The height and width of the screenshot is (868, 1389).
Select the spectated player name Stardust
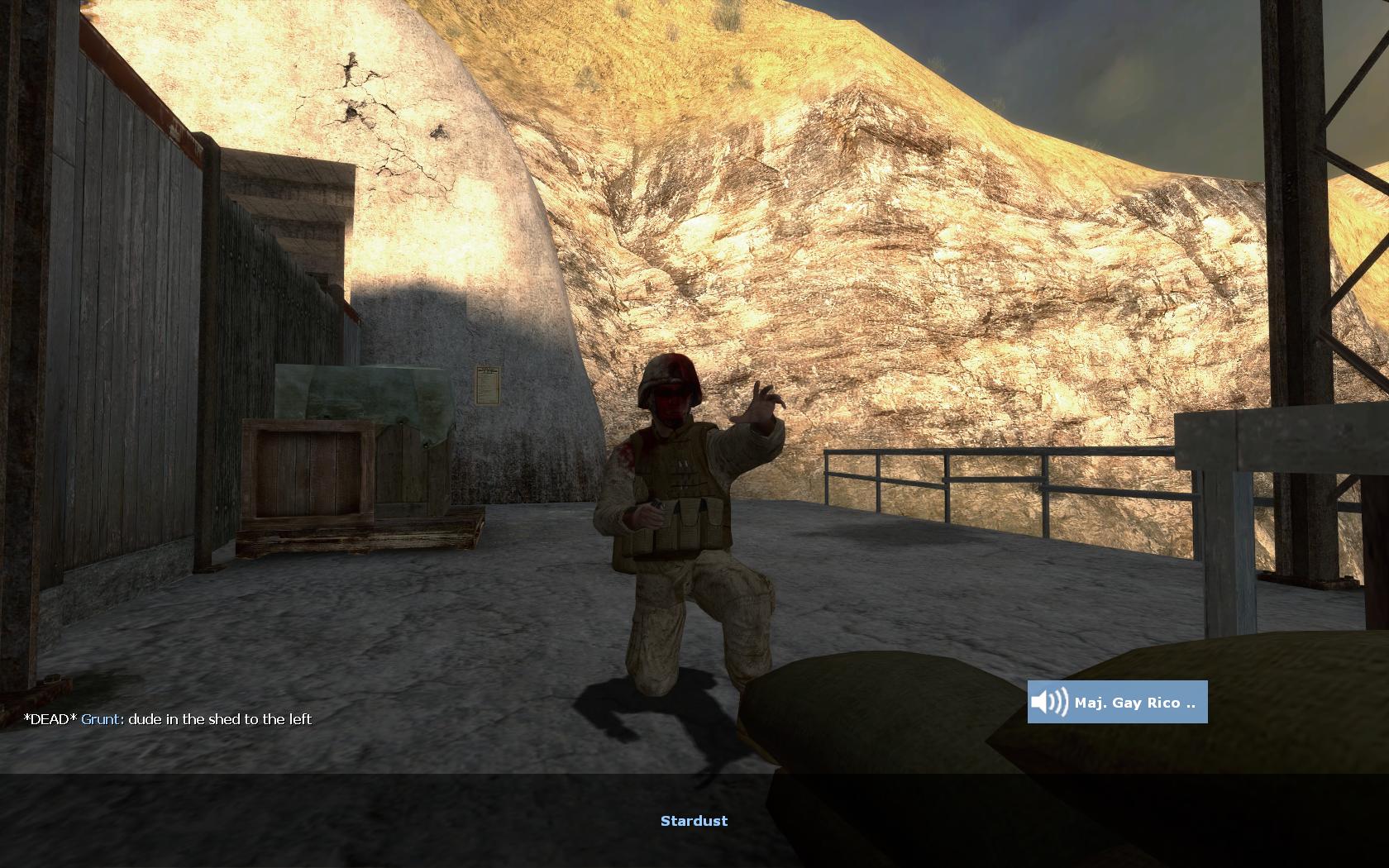point(694,821)
